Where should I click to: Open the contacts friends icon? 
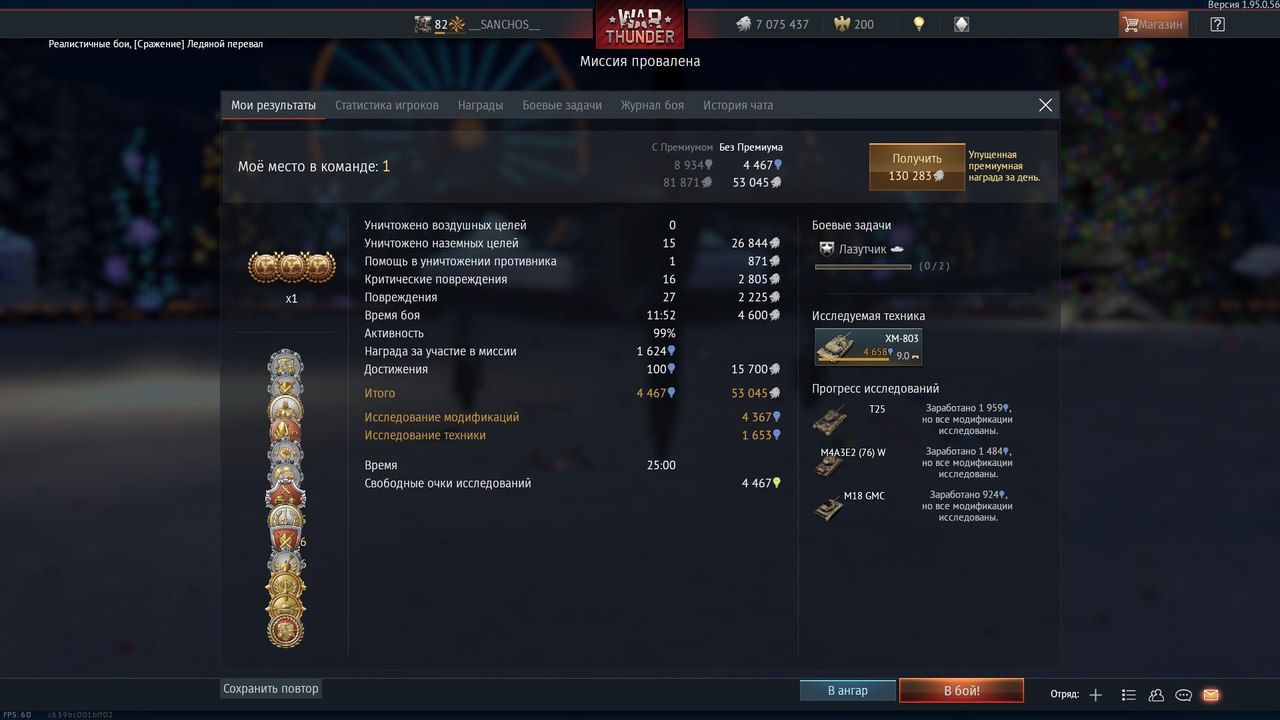pyautogui.click(x=1156, y=695)
